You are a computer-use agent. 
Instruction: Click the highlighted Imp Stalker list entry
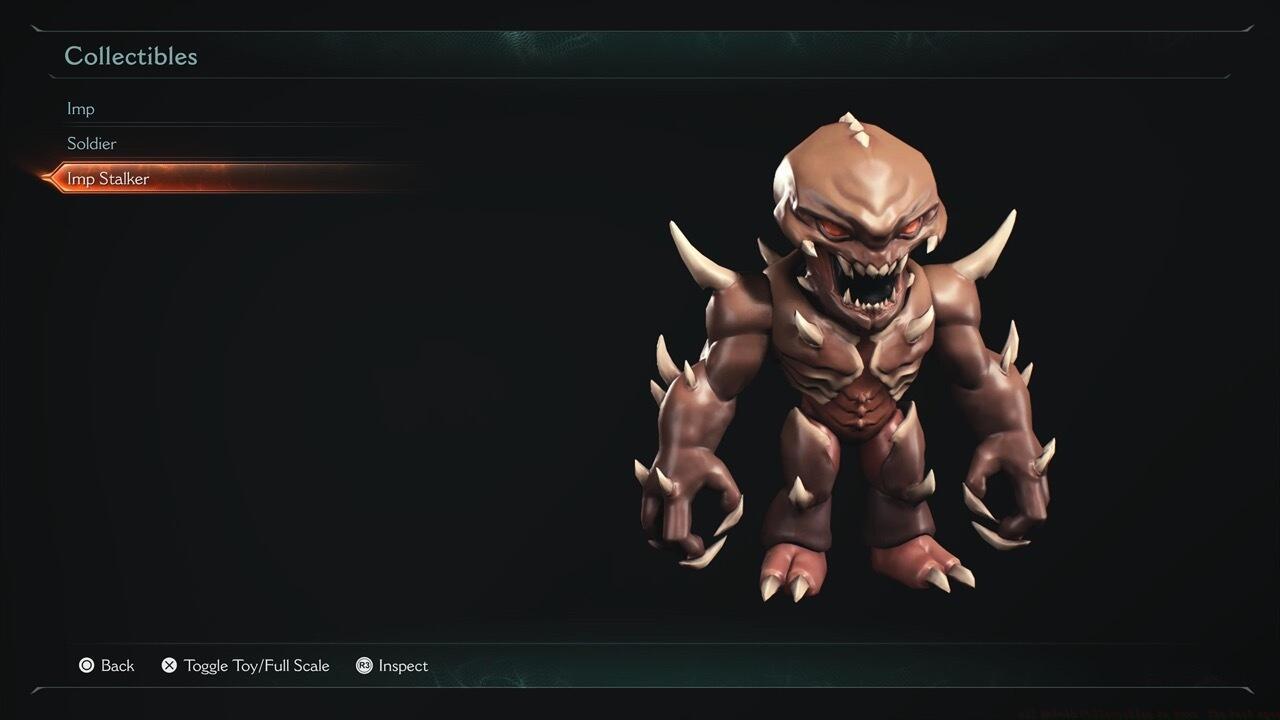pos(110,178)
